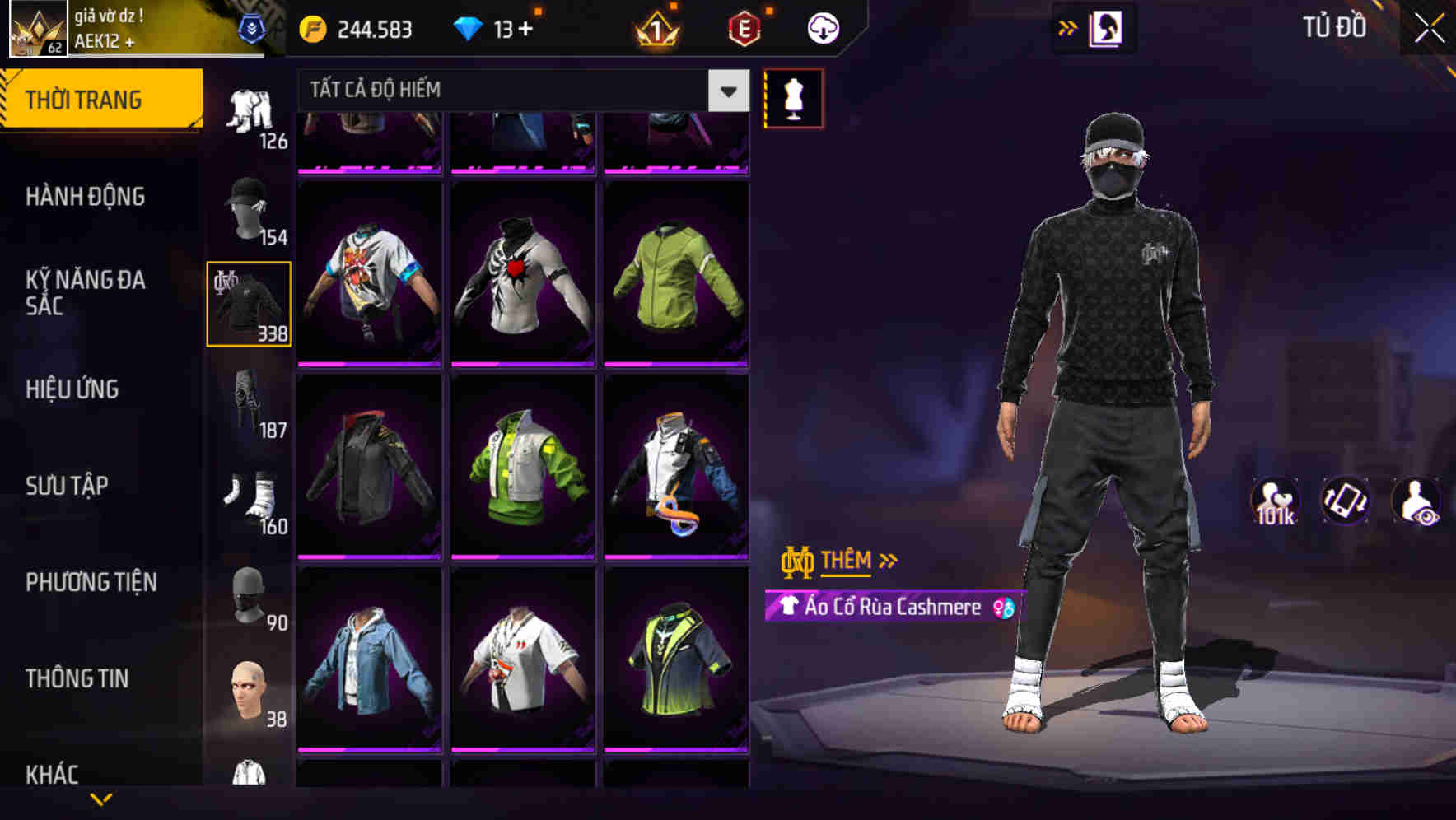Toggle the gender icon on Áo Cổ Rùa Cashmere banner
Screen dimensions: 1456x820
tap(1001, 609)
